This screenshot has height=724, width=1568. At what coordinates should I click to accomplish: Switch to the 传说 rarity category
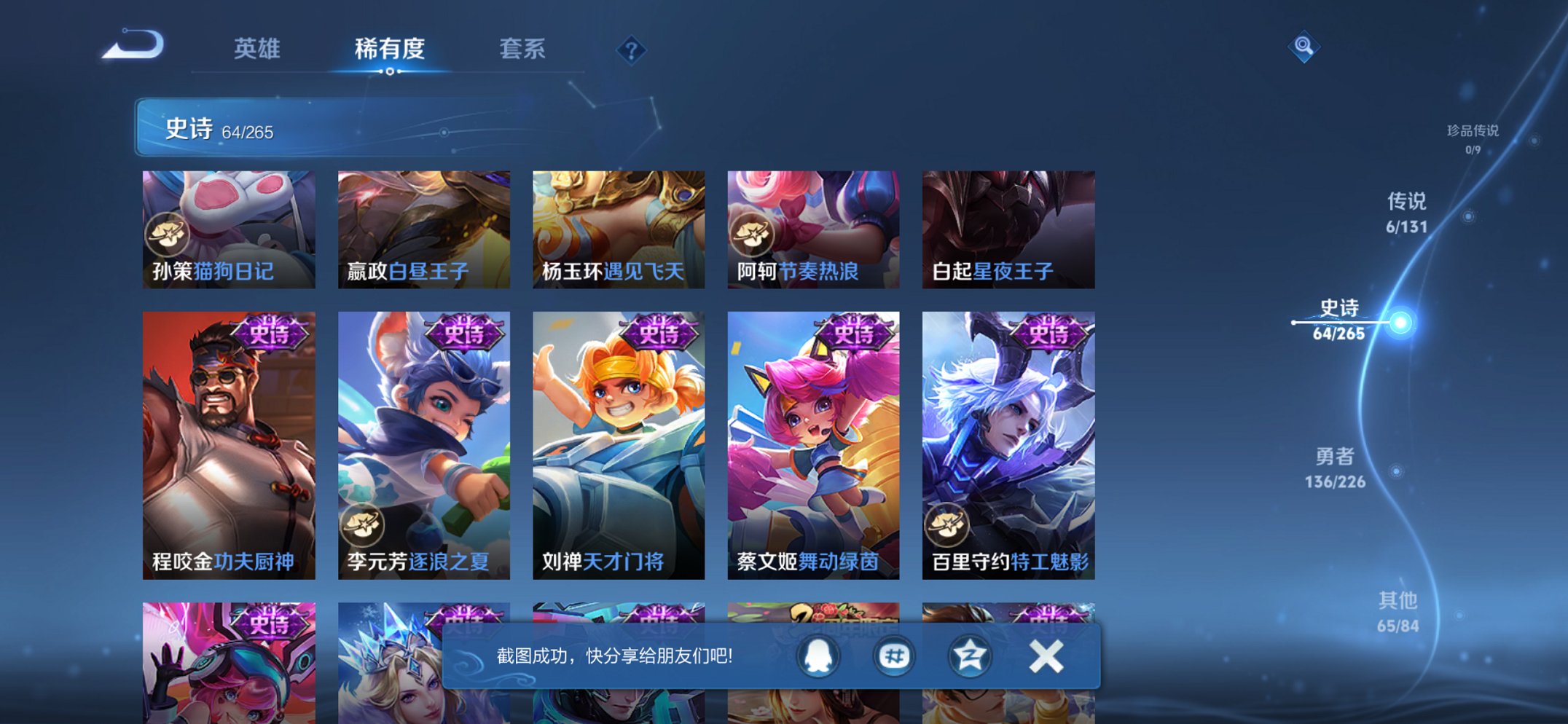pos(1407,202)
